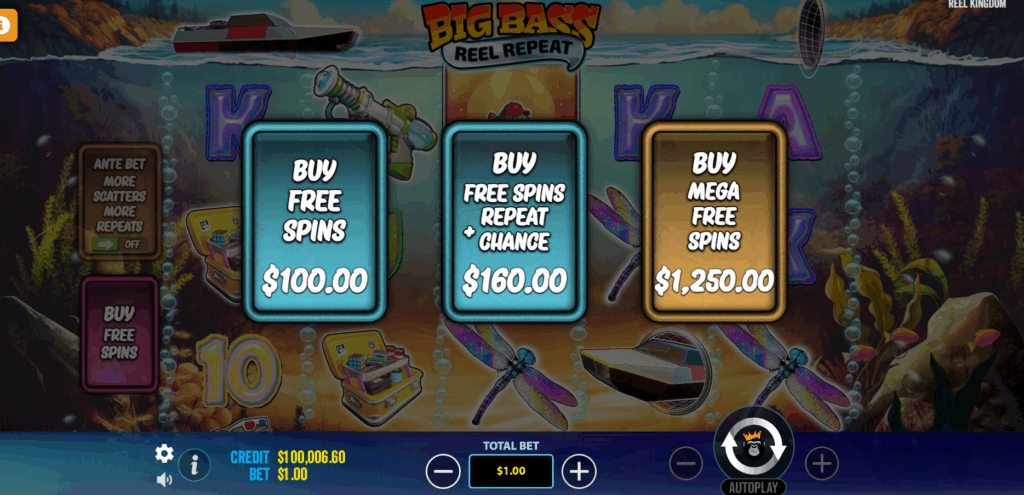The height and width of the screenshot is (495, 1024).
Task: Choose Buy Free Spins for $100.00
Action: pos(314,224)
